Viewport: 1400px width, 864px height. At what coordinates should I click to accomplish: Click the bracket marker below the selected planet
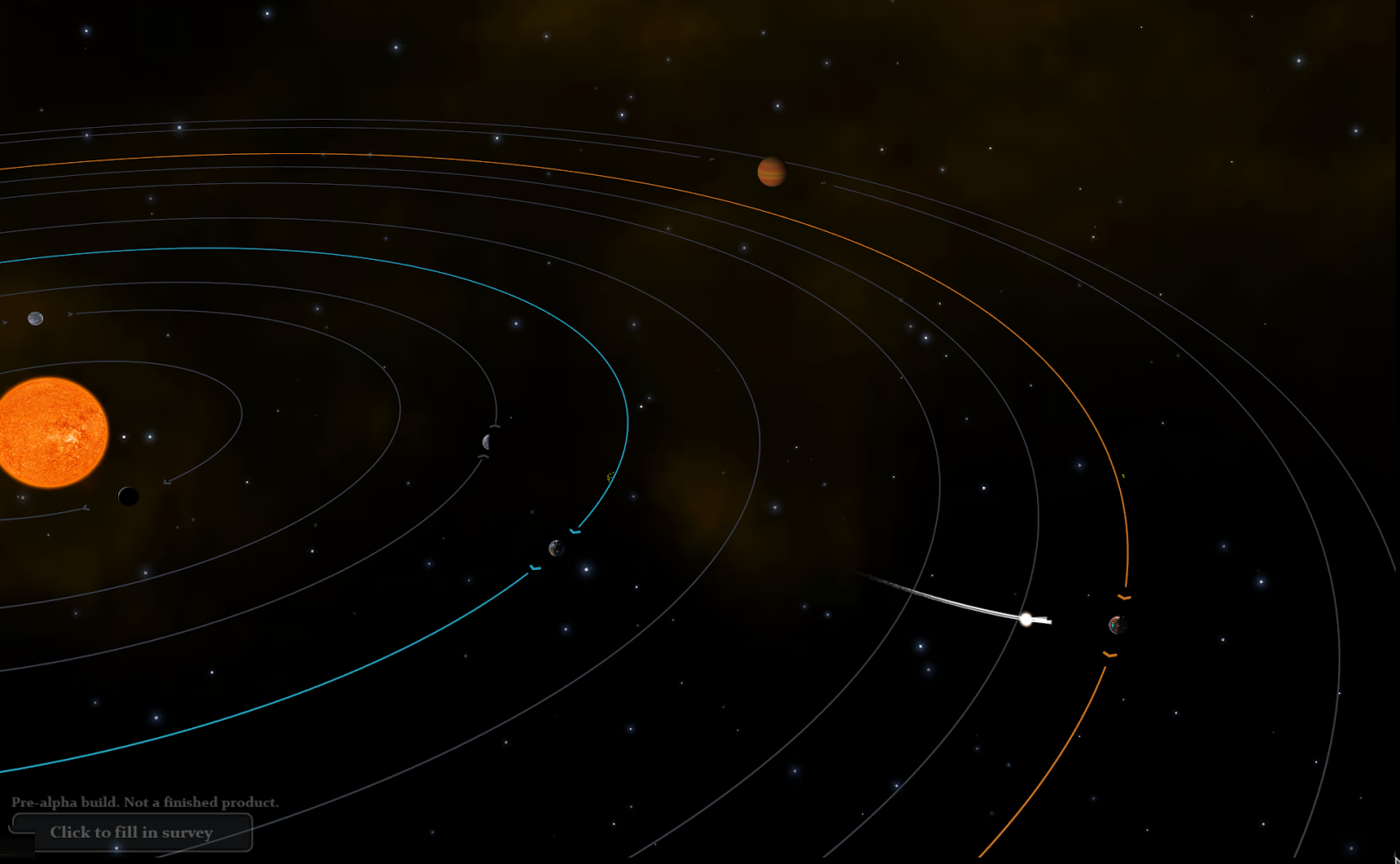point(1111,655)
